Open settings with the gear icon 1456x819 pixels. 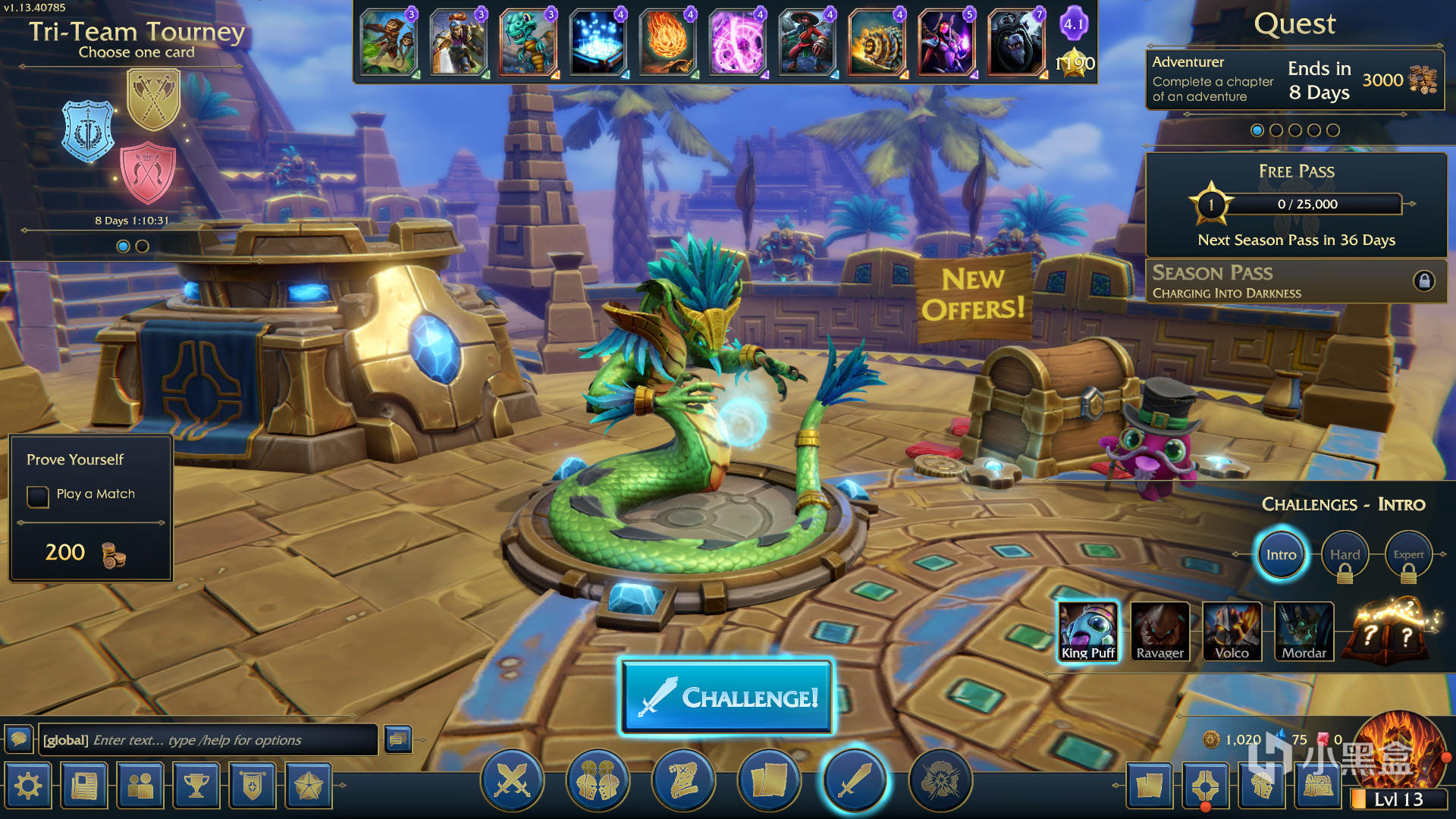[28, 786]
